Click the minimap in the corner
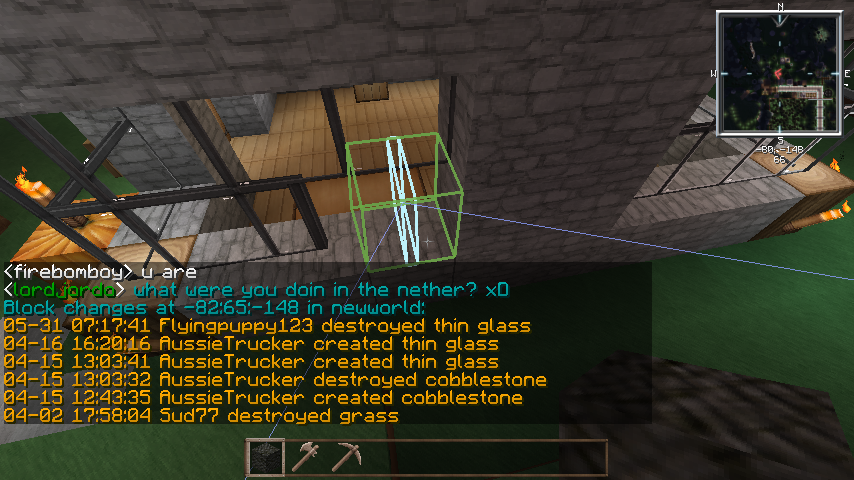Viewport: 854px width, 480px height. tap(779, 73)
